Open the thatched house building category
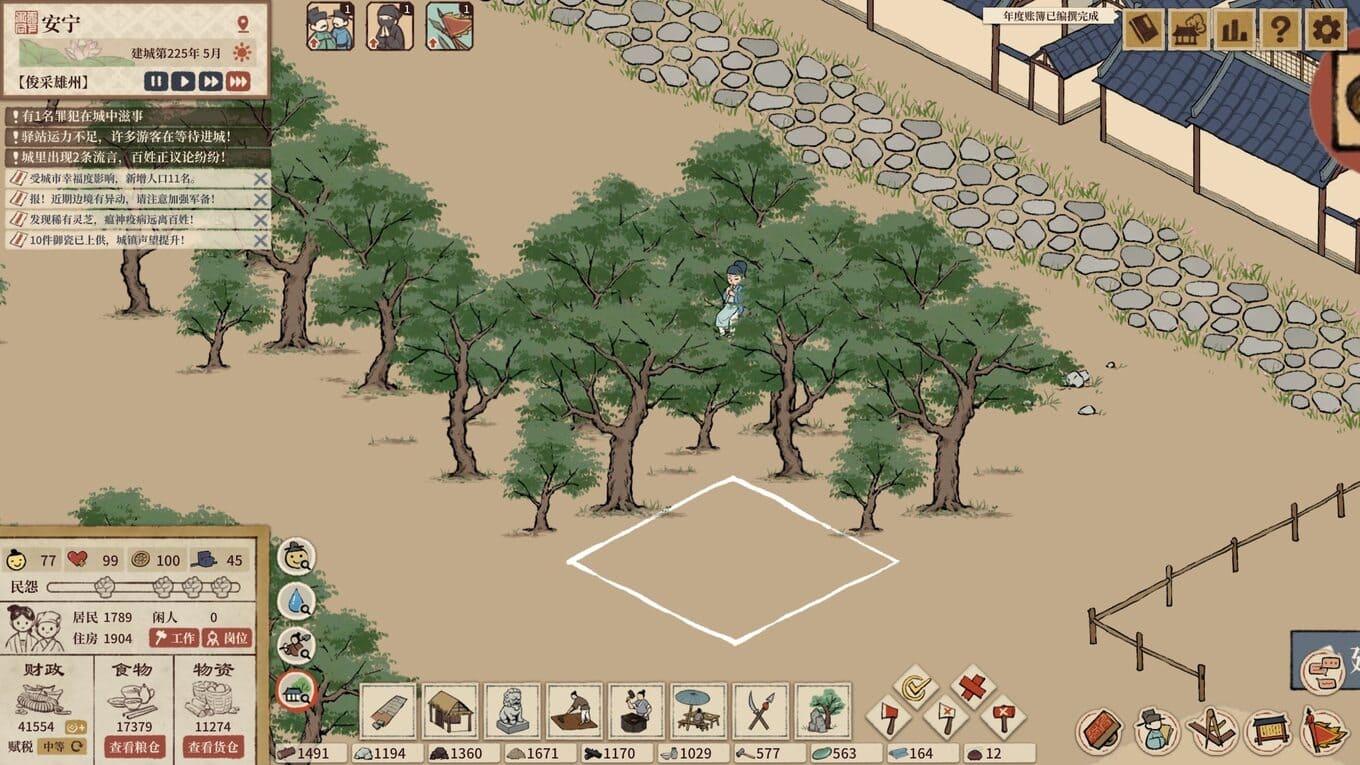This screenshot has height=765, width=1360. (x=450, y=711)
